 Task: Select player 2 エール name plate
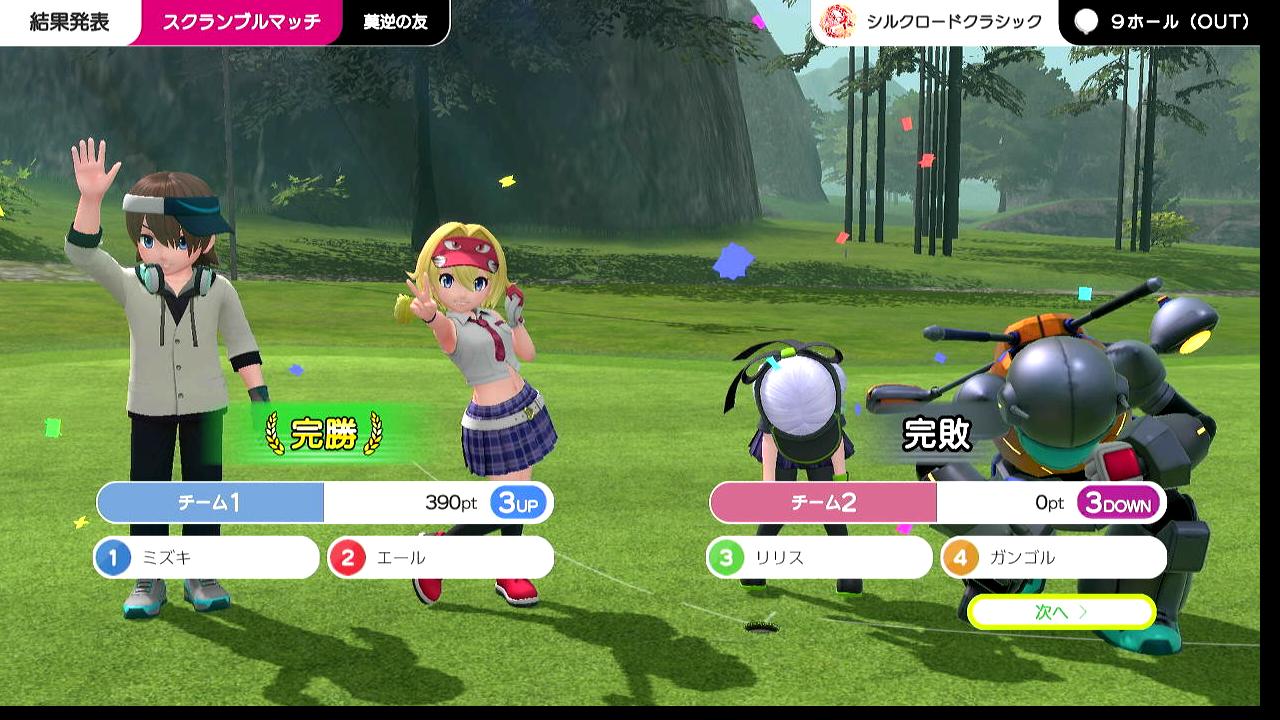(440, 558)
